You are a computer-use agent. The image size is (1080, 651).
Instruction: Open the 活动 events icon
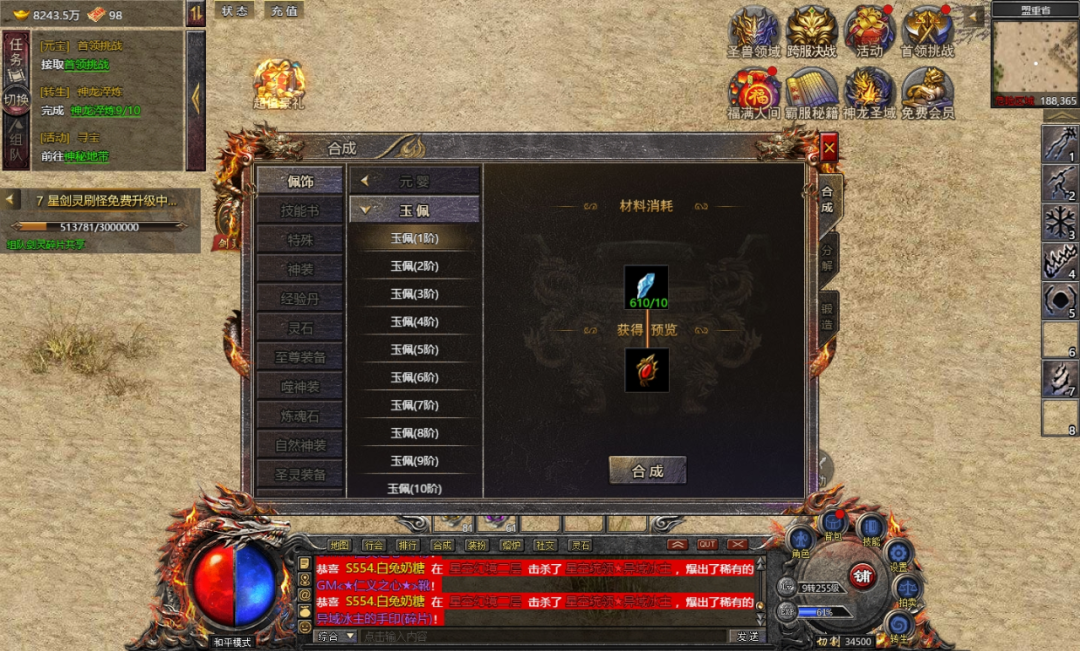(869, 32)
